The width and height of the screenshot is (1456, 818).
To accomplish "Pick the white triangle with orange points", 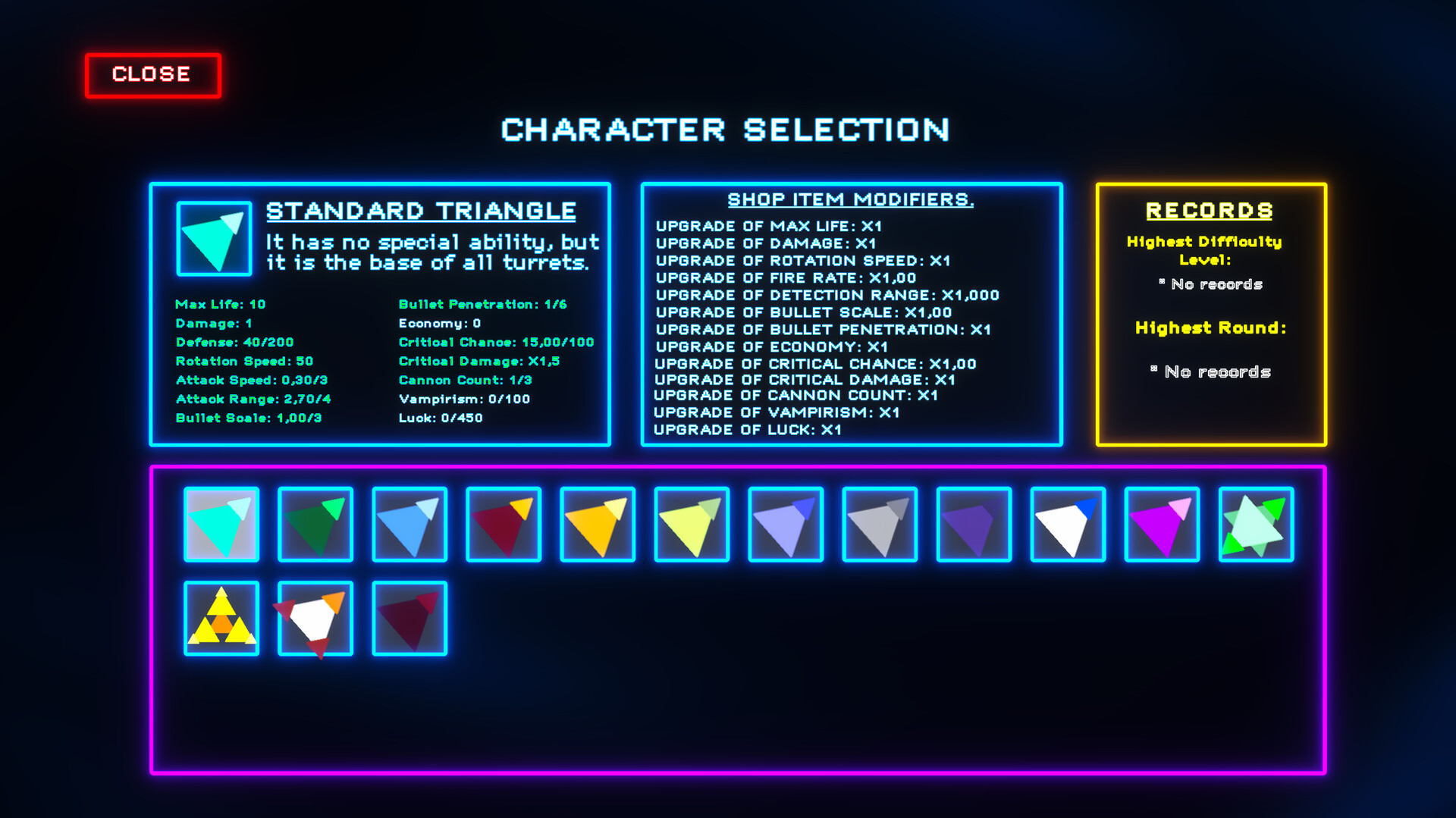I will (x=315, y=619).
